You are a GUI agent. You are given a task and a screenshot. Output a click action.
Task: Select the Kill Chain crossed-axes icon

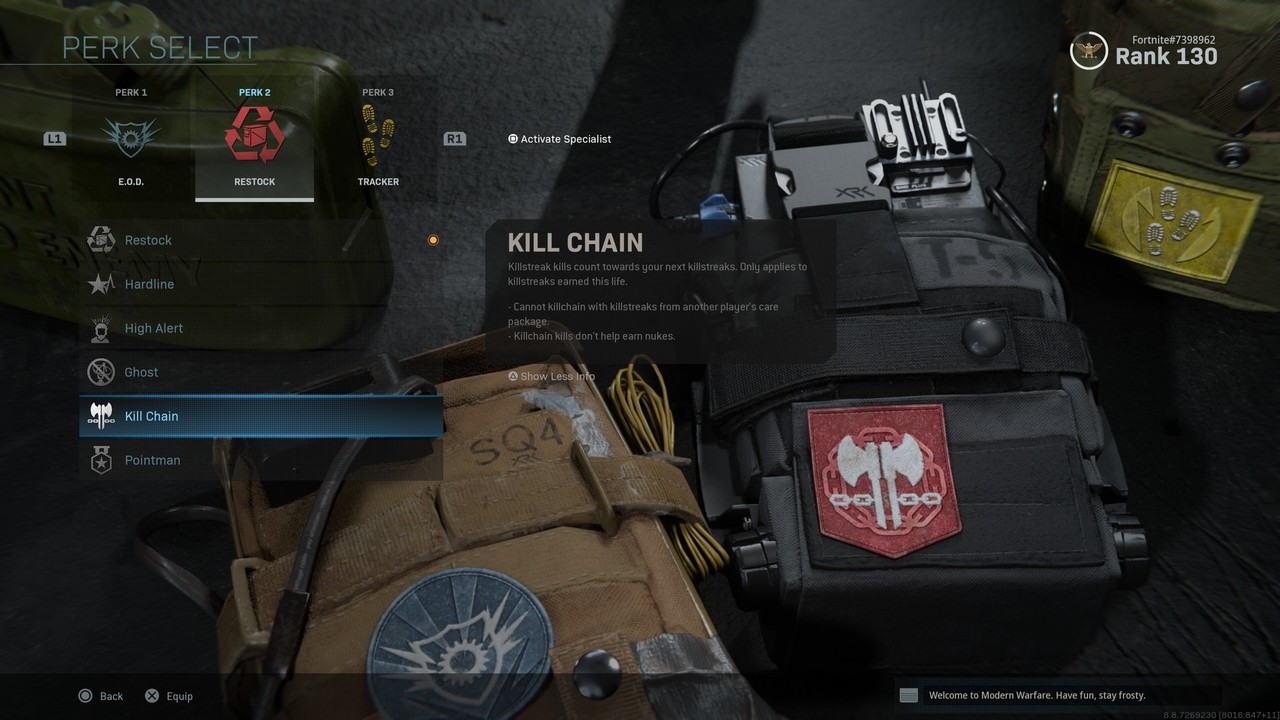[x=101, y=416]
